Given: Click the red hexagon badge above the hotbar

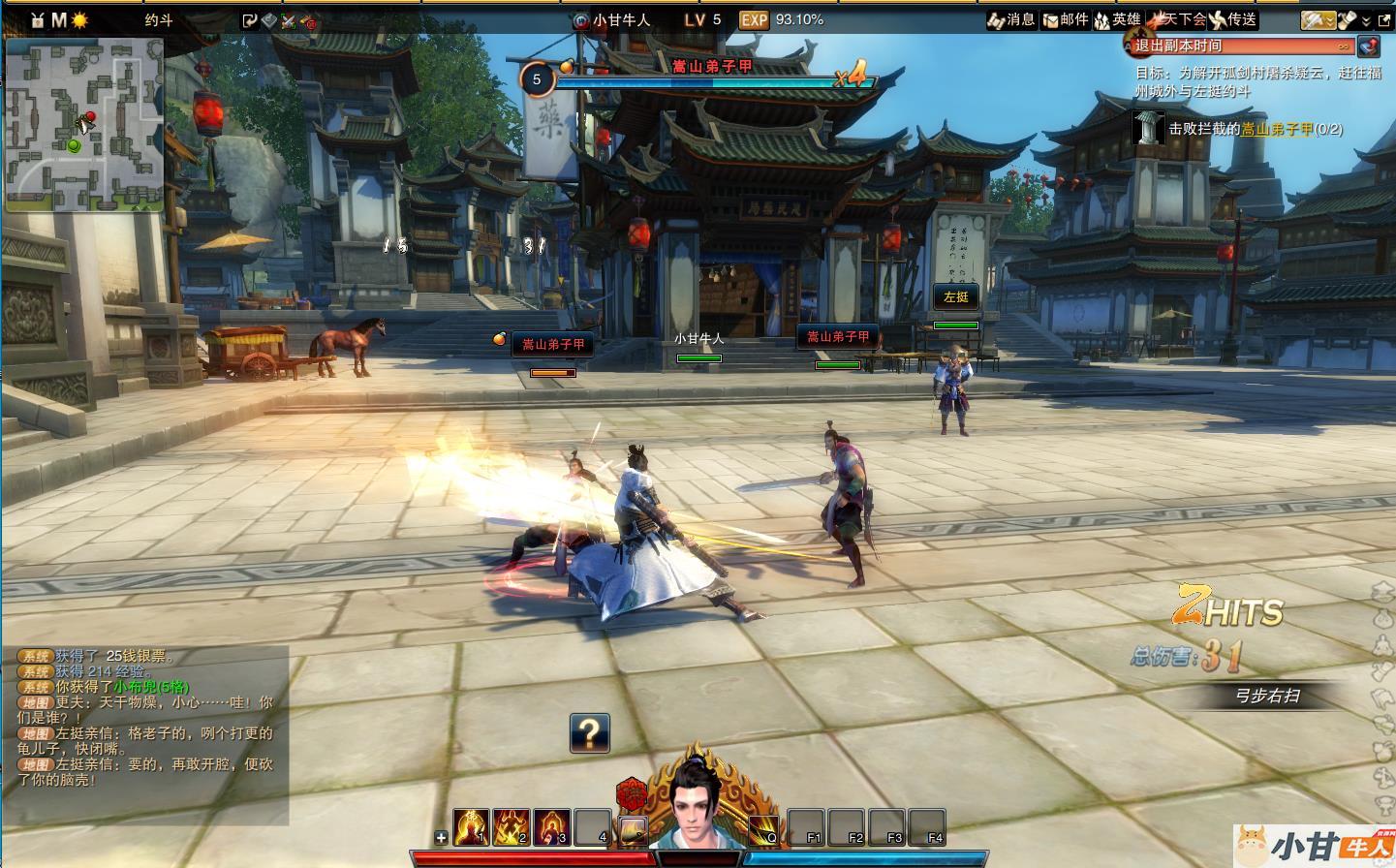Looking at the screenshot, I should (x=631, y=793).
